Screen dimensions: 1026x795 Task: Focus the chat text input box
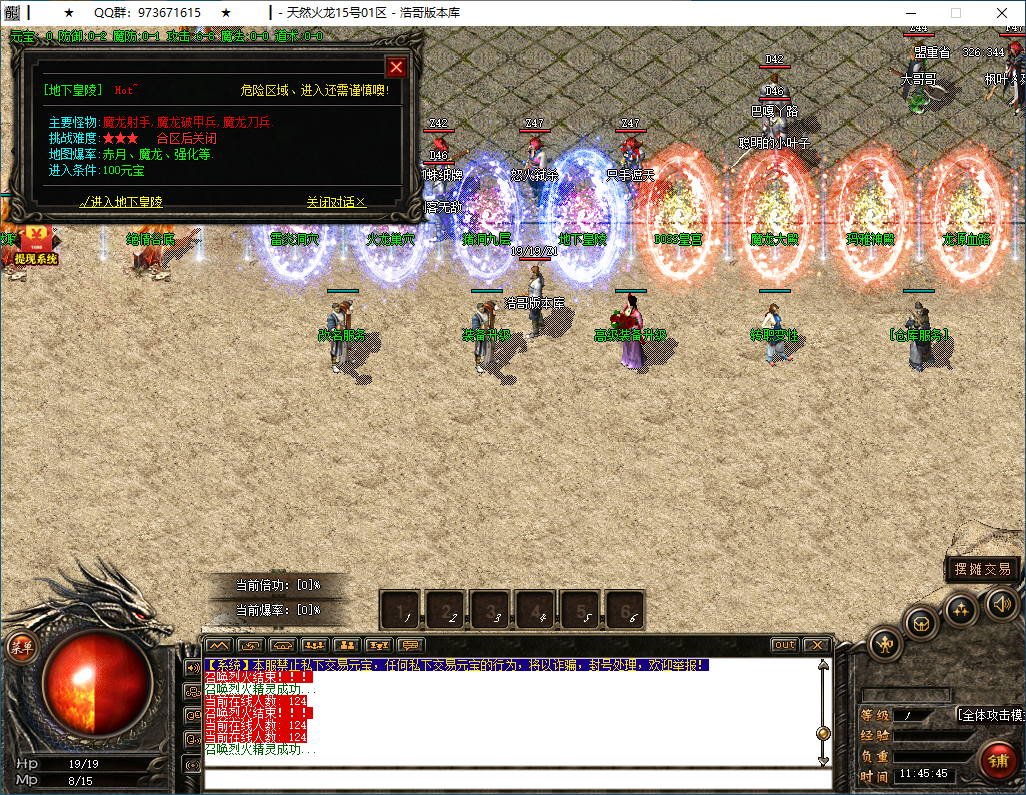pos(510,779)
